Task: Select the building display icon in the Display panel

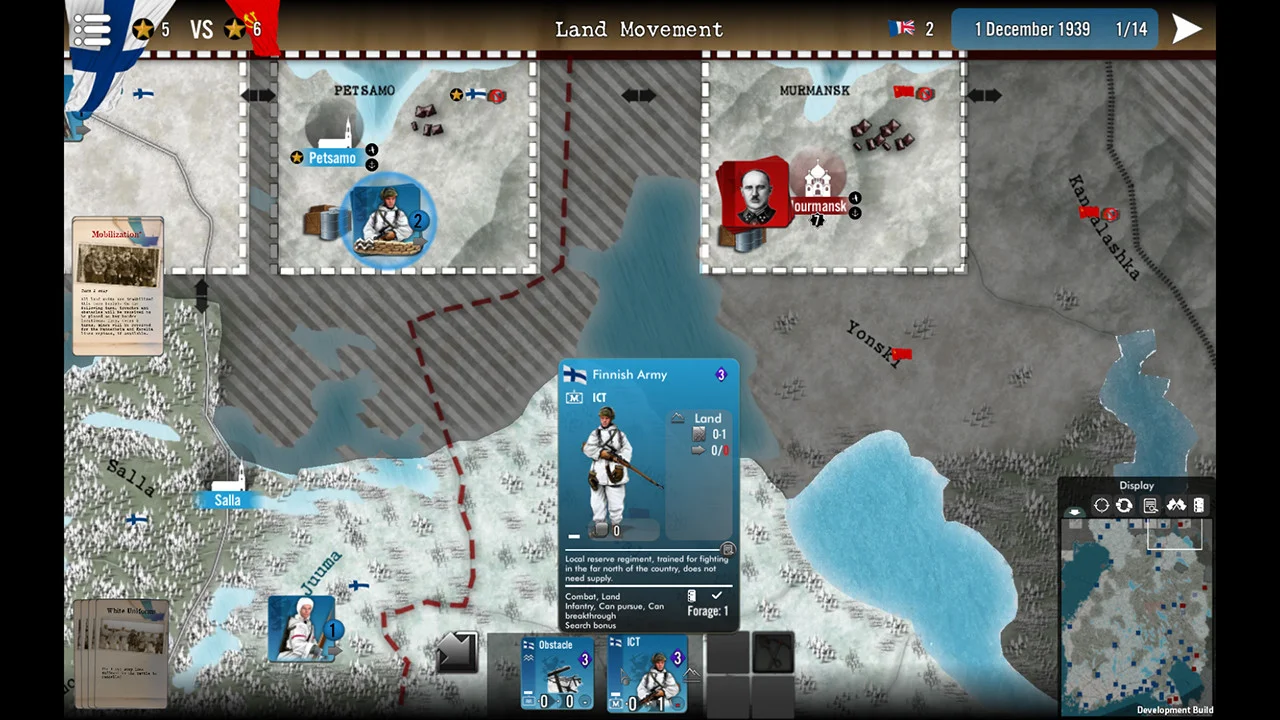Action: pos(1199,505)
